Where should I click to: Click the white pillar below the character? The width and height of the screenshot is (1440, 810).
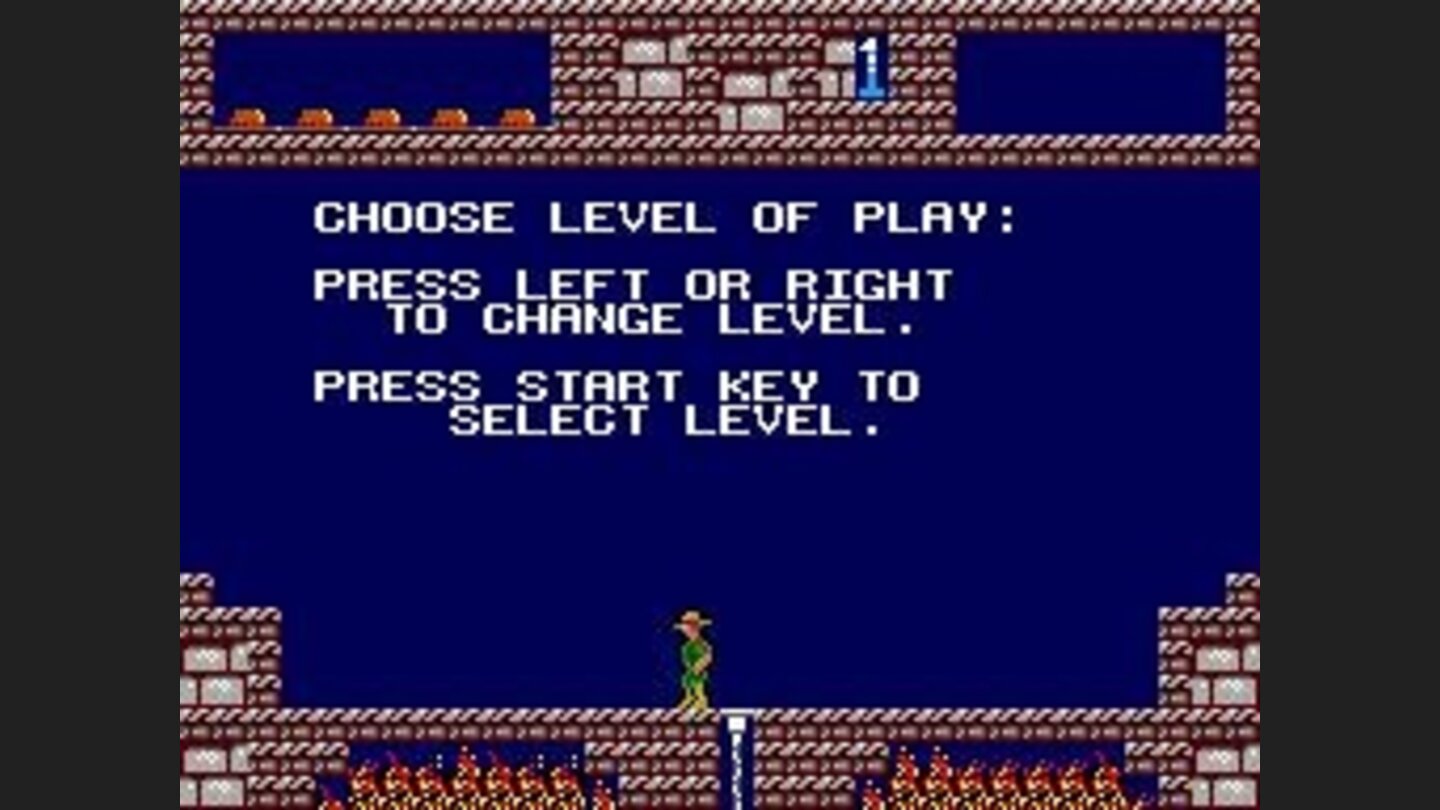pyautogui.click(x=735, y=750)
